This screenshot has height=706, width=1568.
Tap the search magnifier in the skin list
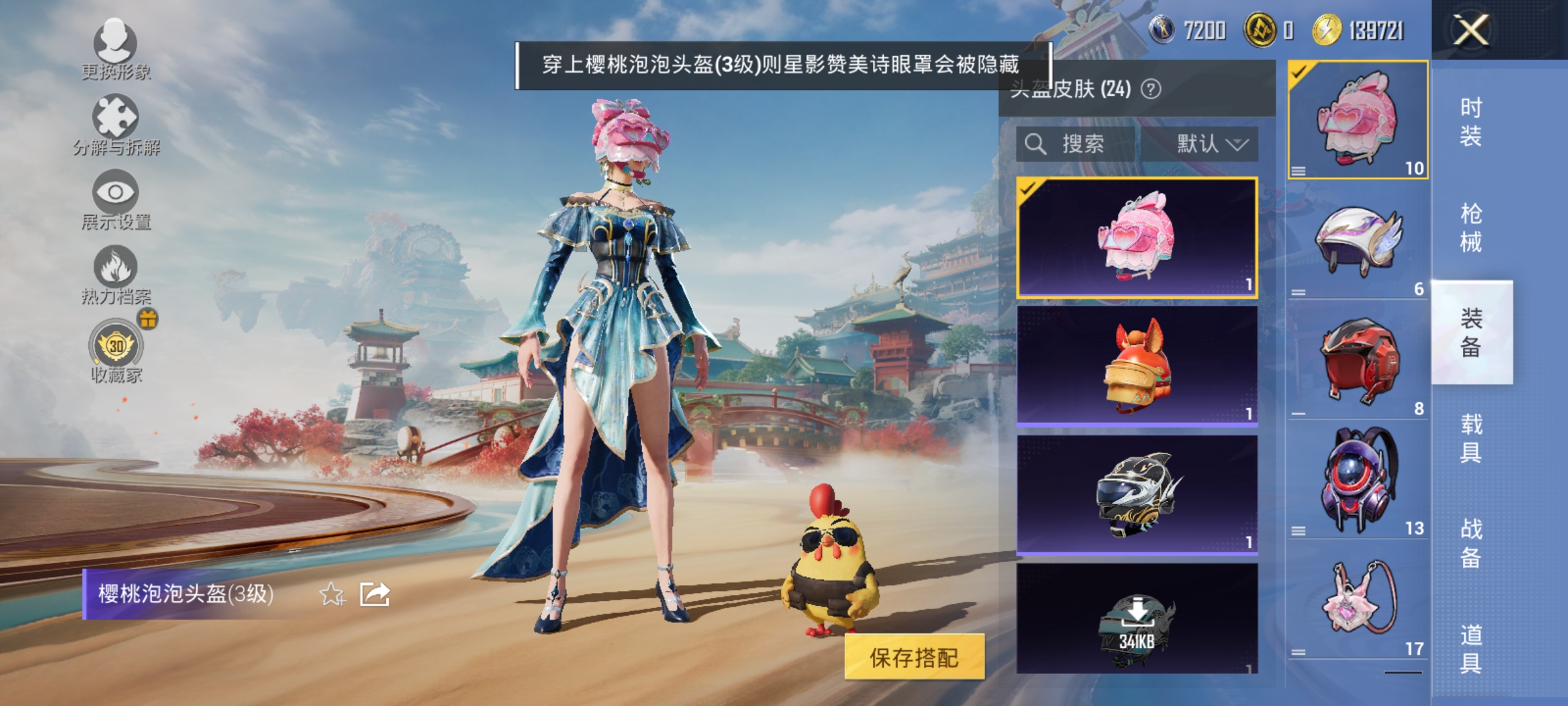[x=1037, y=144]
